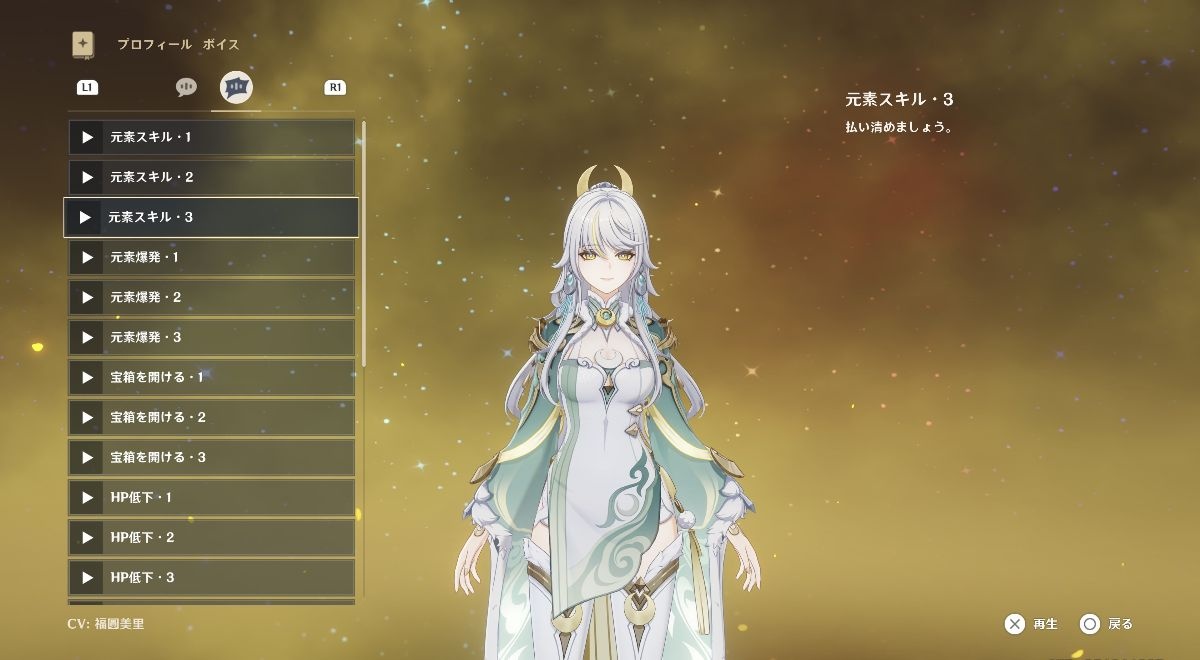Image resolution: width=1200 pixels, height=660 pixels.
Task: Choose the 宝箱を開ける・2 voice entry
Action: (x=211, y=417)
